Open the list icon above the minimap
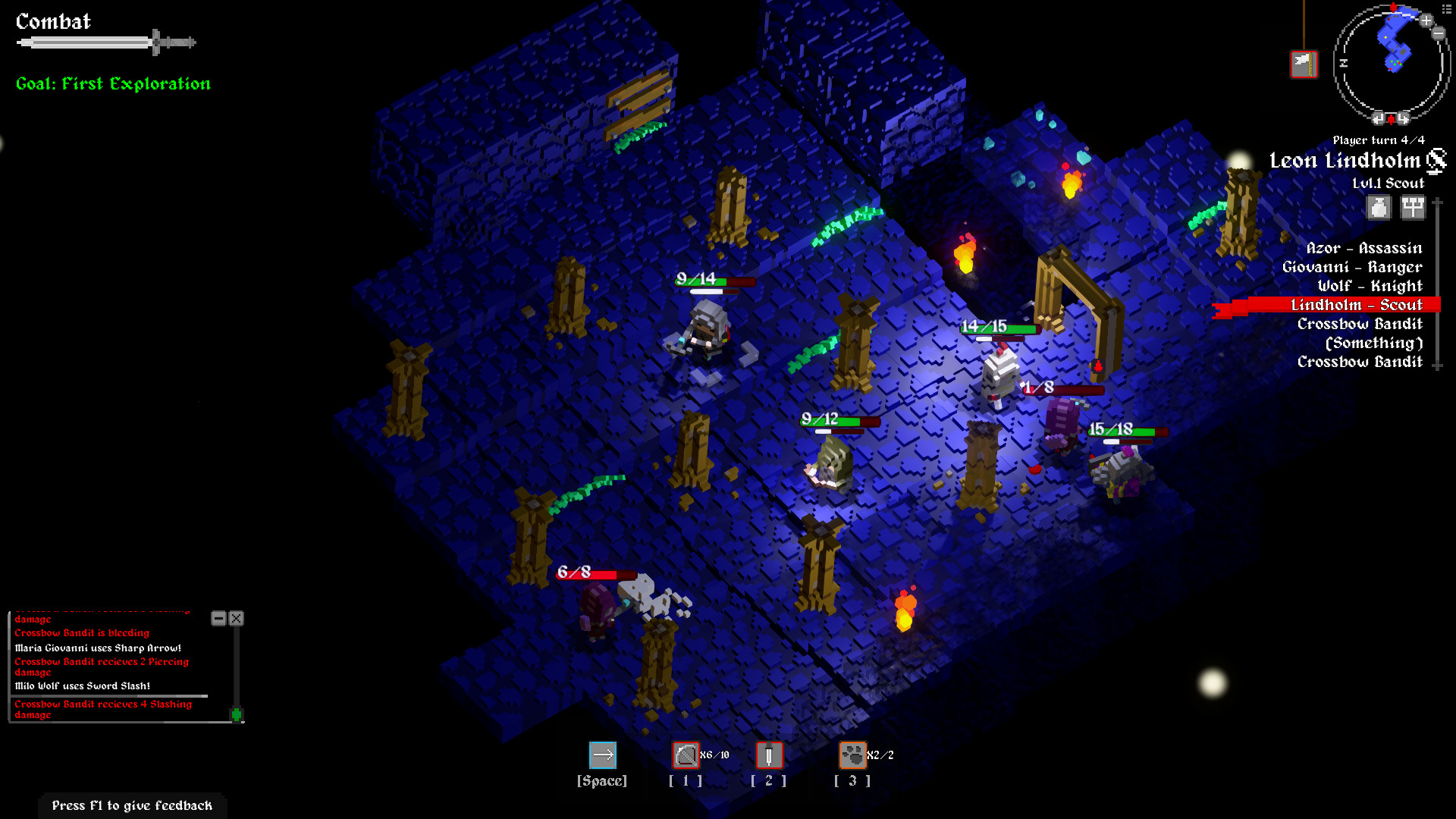The width and height of the screenshot is (1456, 819). pyautogui.click(x=1446, y=8)
